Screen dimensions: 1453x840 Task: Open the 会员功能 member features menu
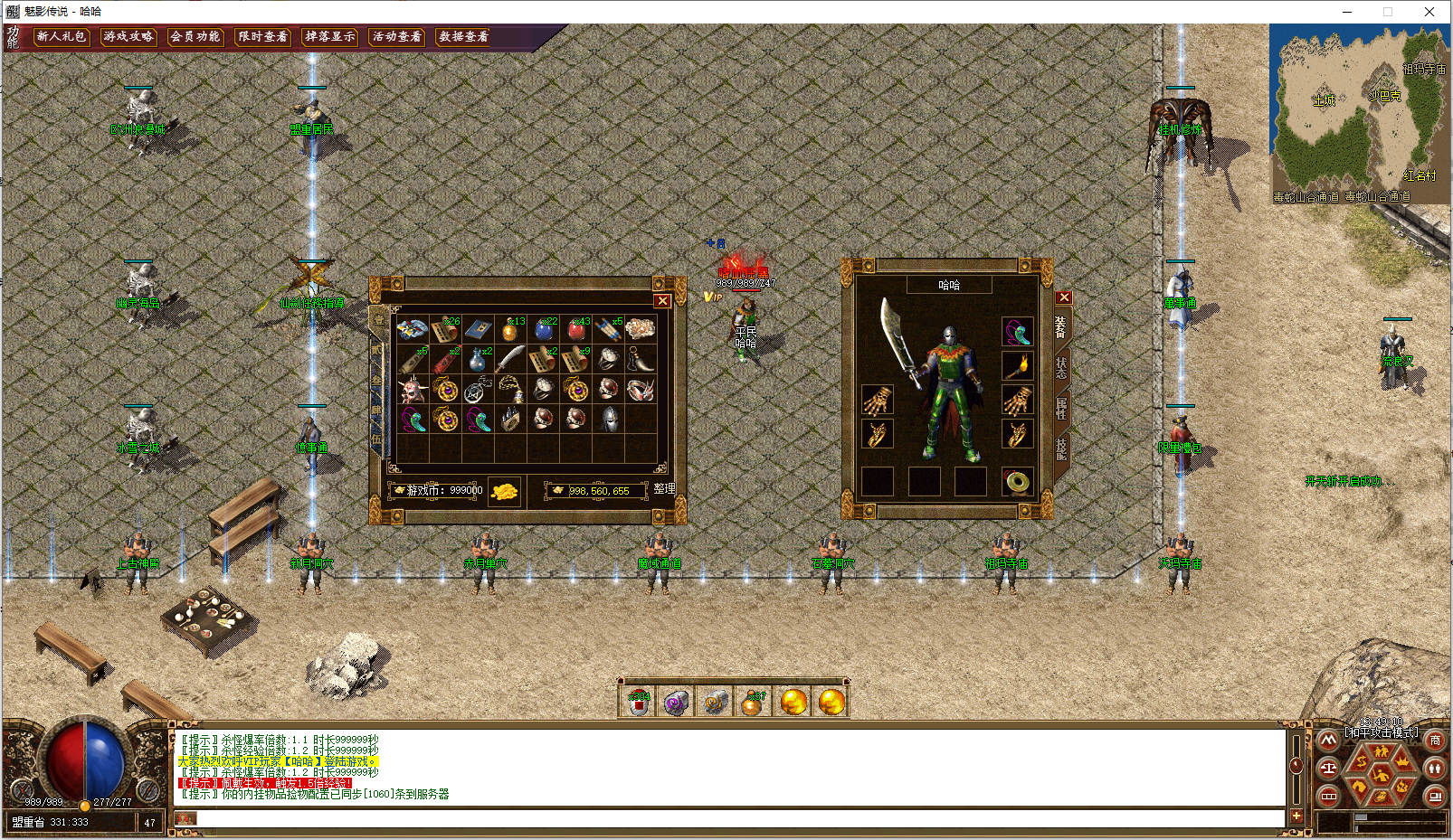[x=195, y=37]
